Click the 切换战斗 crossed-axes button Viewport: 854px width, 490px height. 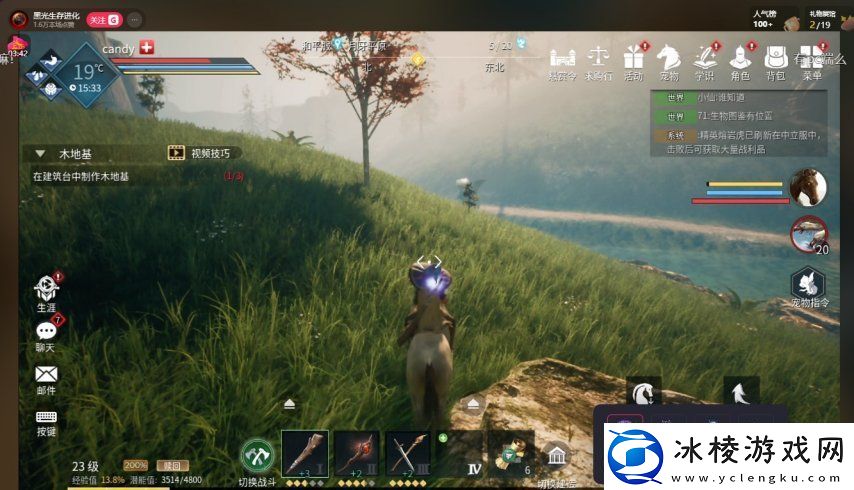point(258,456)
